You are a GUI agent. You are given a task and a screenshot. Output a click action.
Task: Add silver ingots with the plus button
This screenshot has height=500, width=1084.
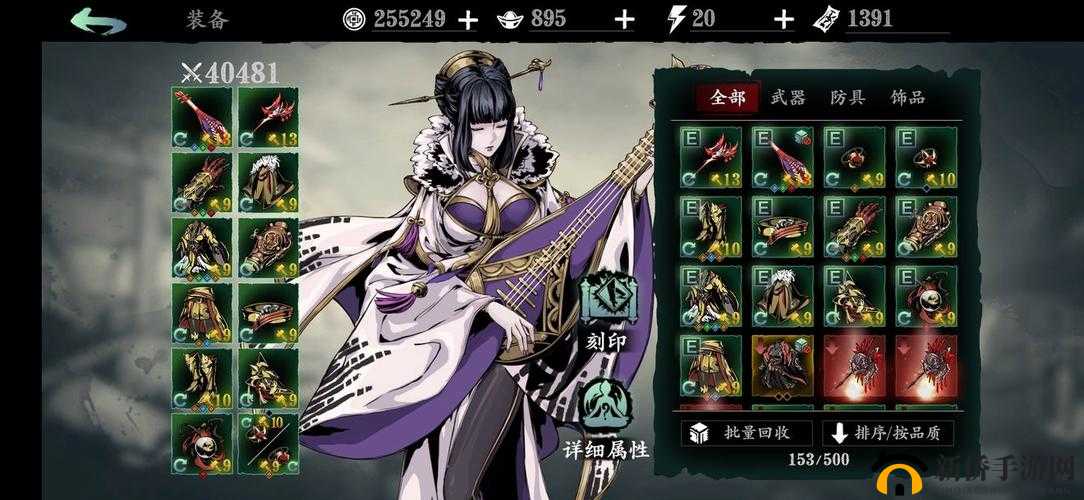click(624, 19)
